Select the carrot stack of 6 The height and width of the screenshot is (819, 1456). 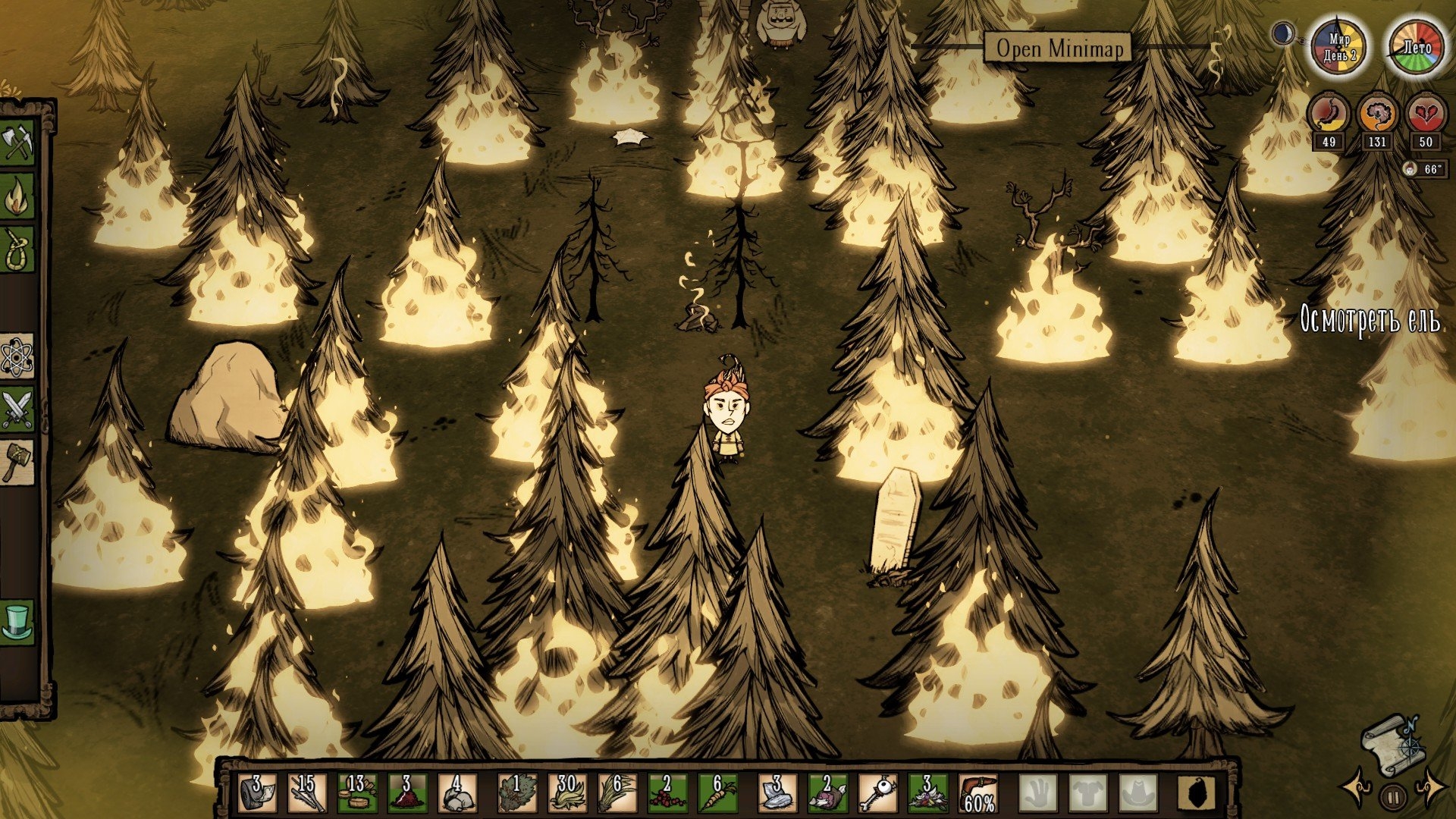coord(717,793)
